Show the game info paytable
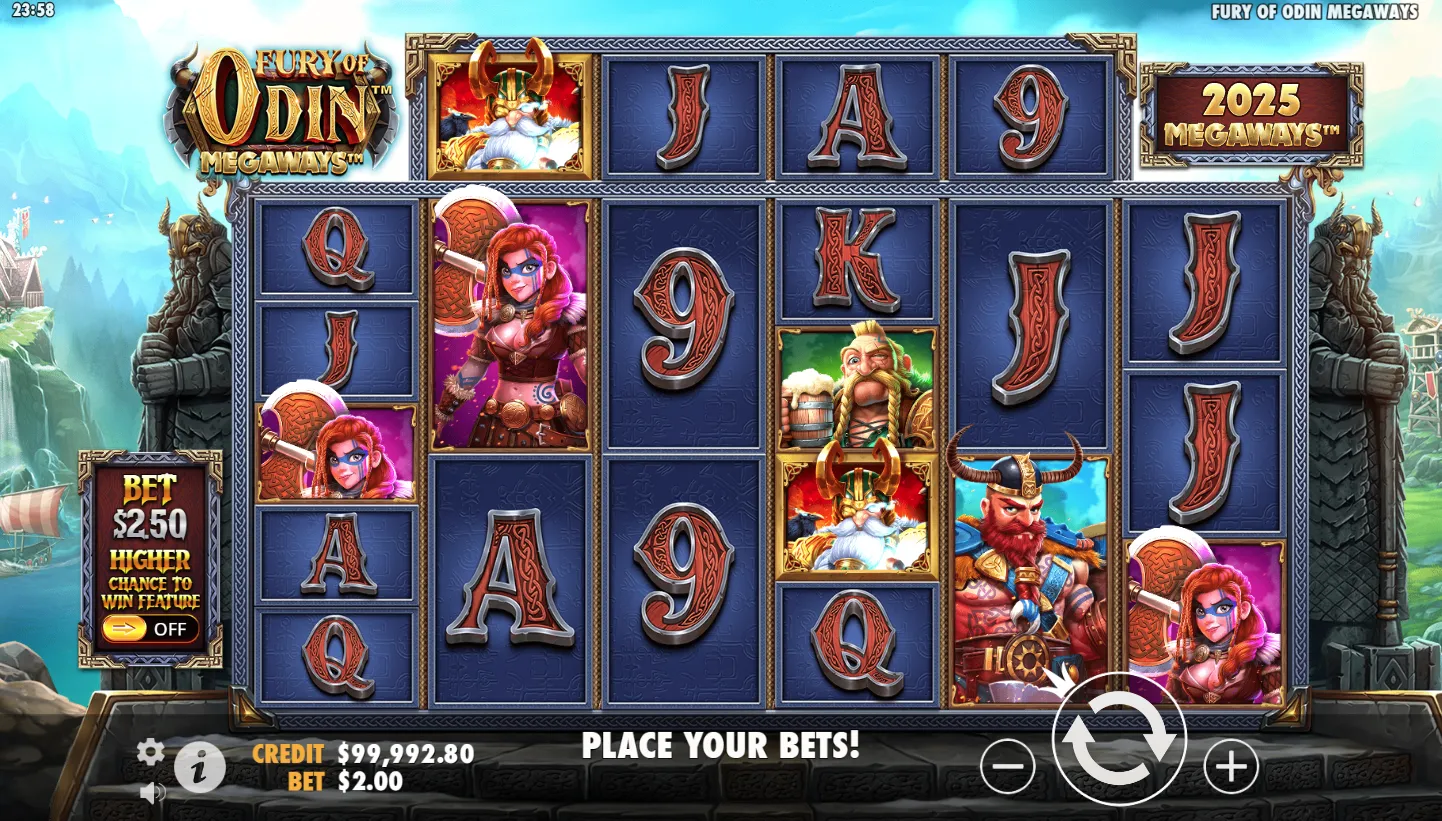The width and height of the screenshot is (1442, 821). [x=200, y=768]
